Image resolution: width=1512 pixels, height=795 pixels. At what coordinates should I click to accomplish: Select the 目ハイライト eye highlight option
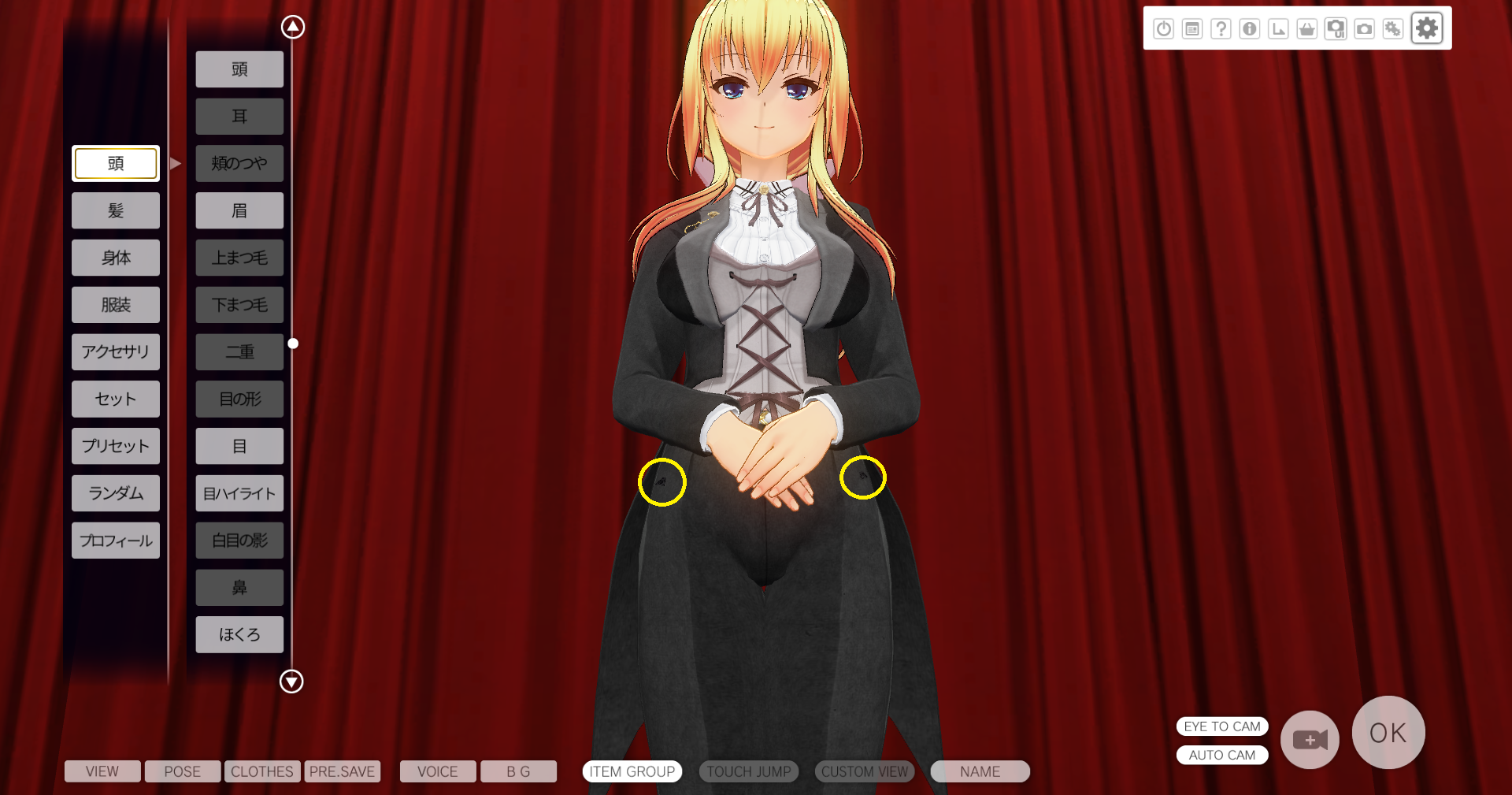pyautogui.click(x=239, y=493)
